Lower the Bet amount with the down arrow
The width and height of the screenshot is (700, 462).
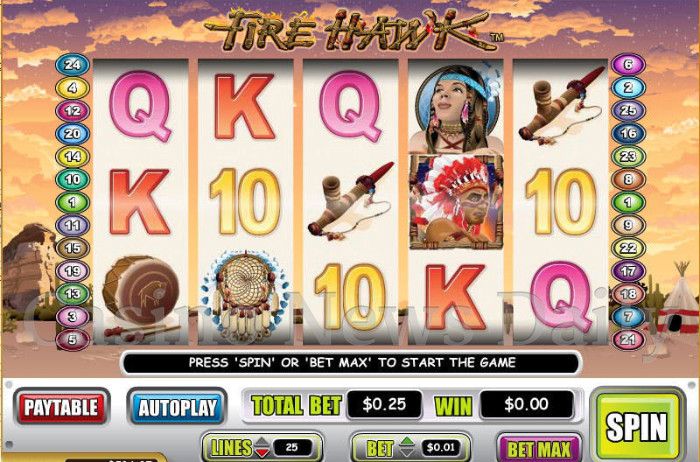tap(407, 453)
